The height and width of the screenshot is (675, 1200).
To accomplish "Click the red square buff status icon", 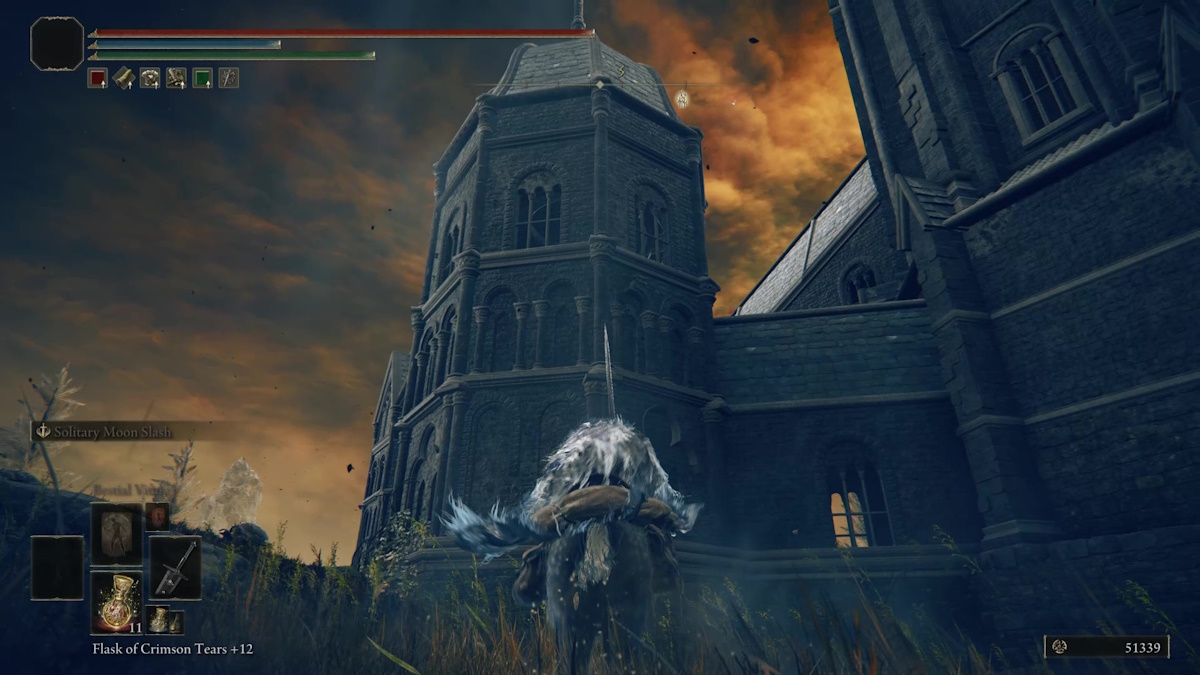I will [97, 78].
